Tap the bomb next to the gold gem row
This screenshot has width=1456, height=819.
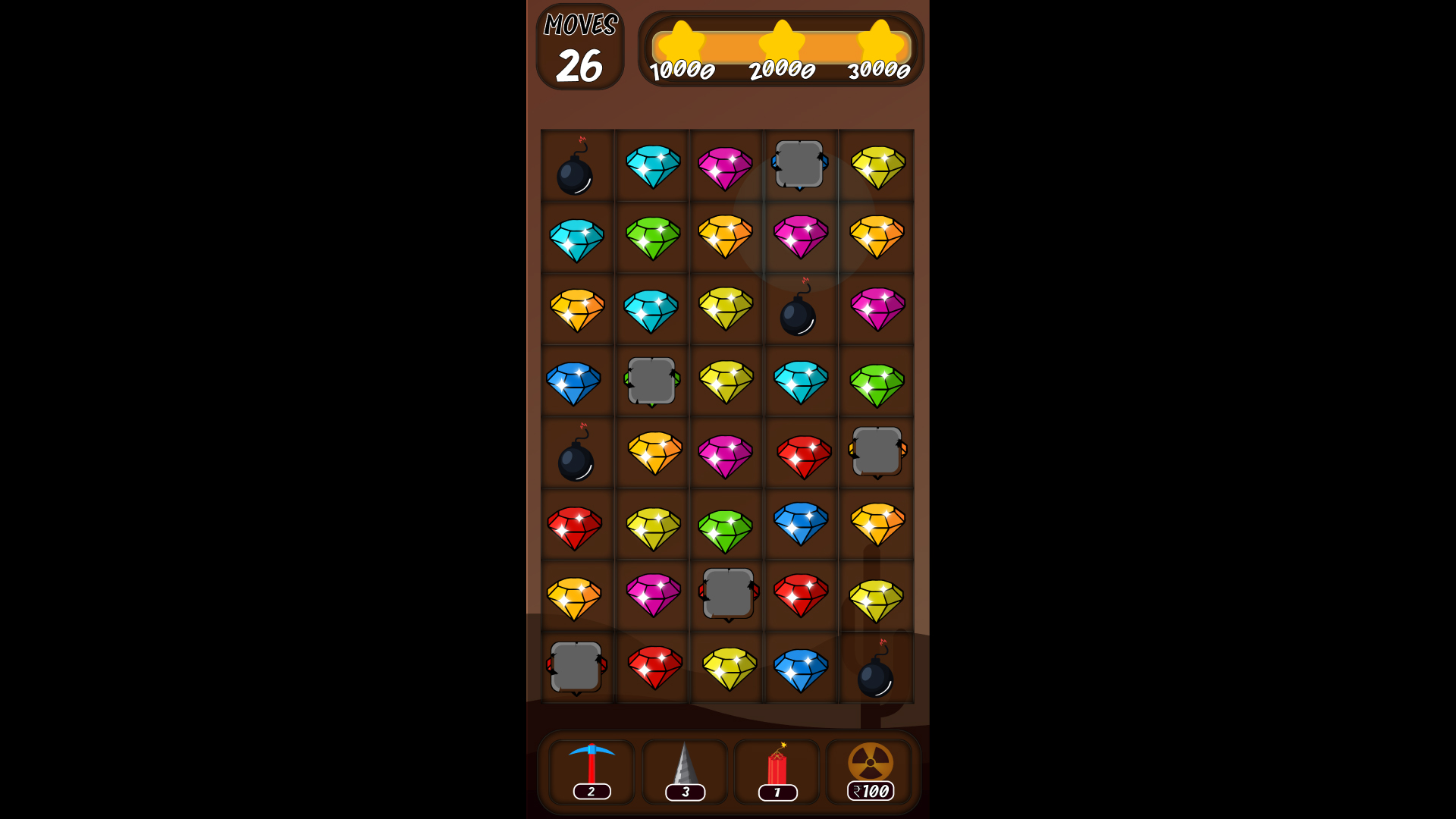[x=576, y=456]
